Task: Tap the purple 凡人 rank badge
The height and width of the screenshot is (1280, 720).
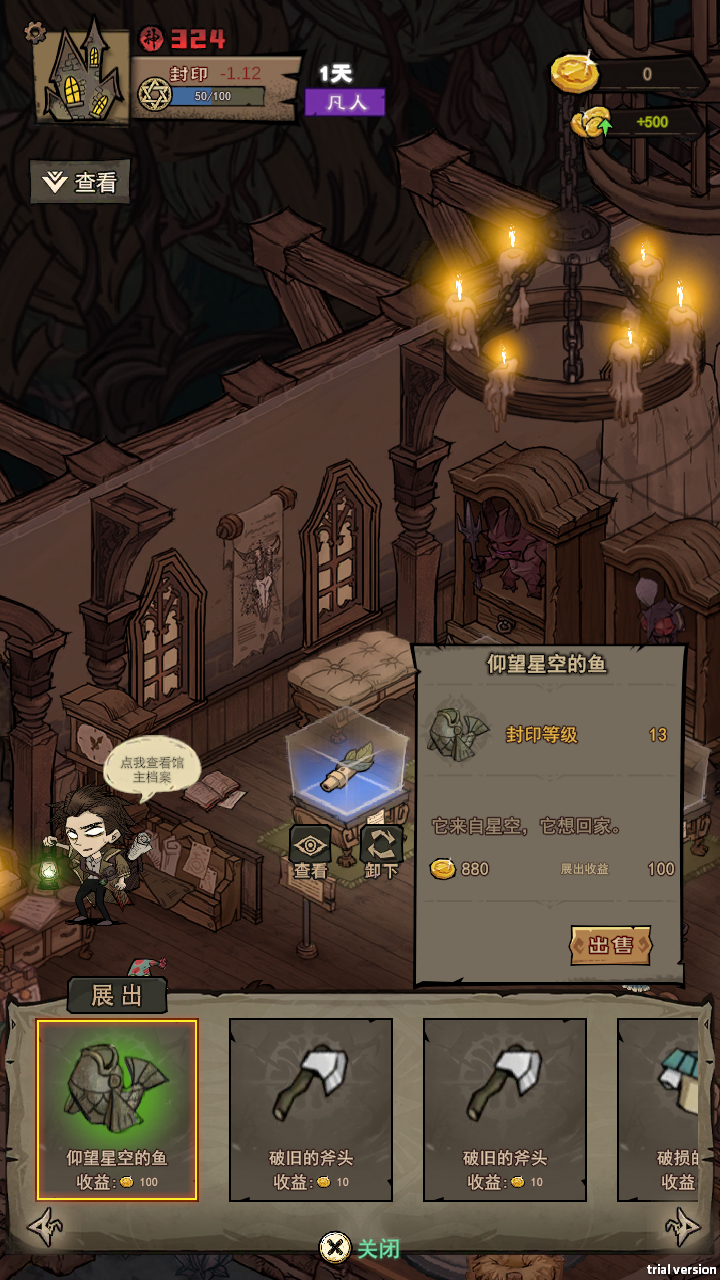Action: pyautogui.click(x=344, y=102)
